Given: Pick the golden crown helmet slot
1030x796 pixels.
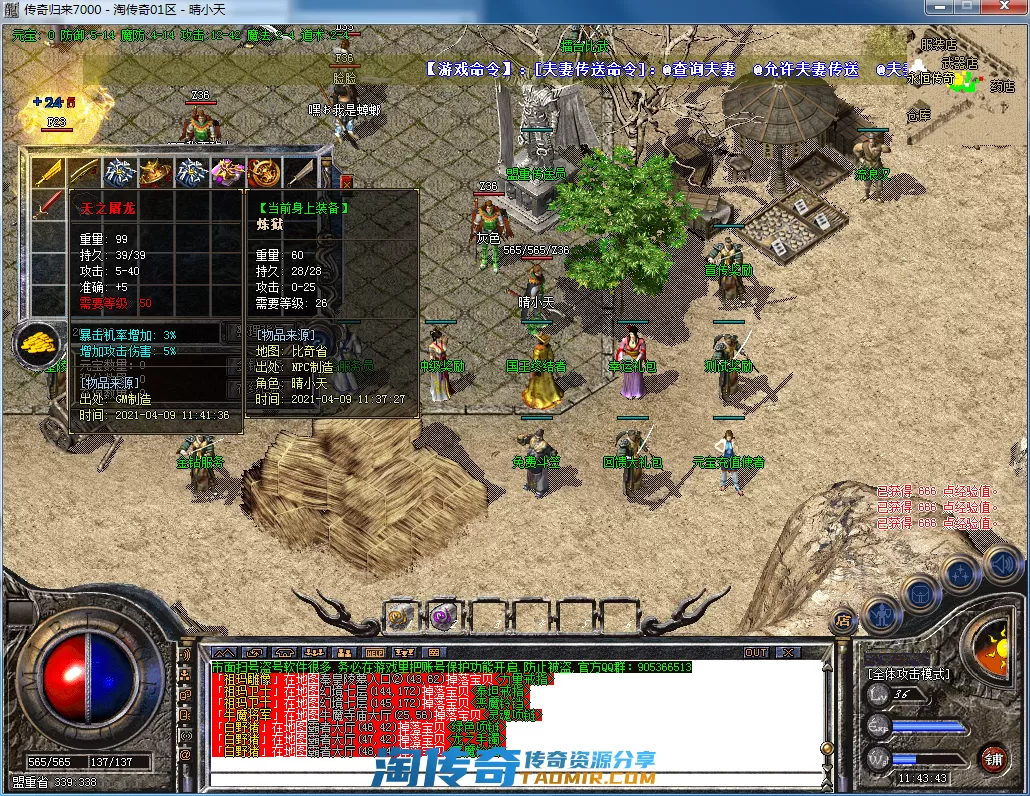Looking at the screenshot, I should (x=155, y=173).
